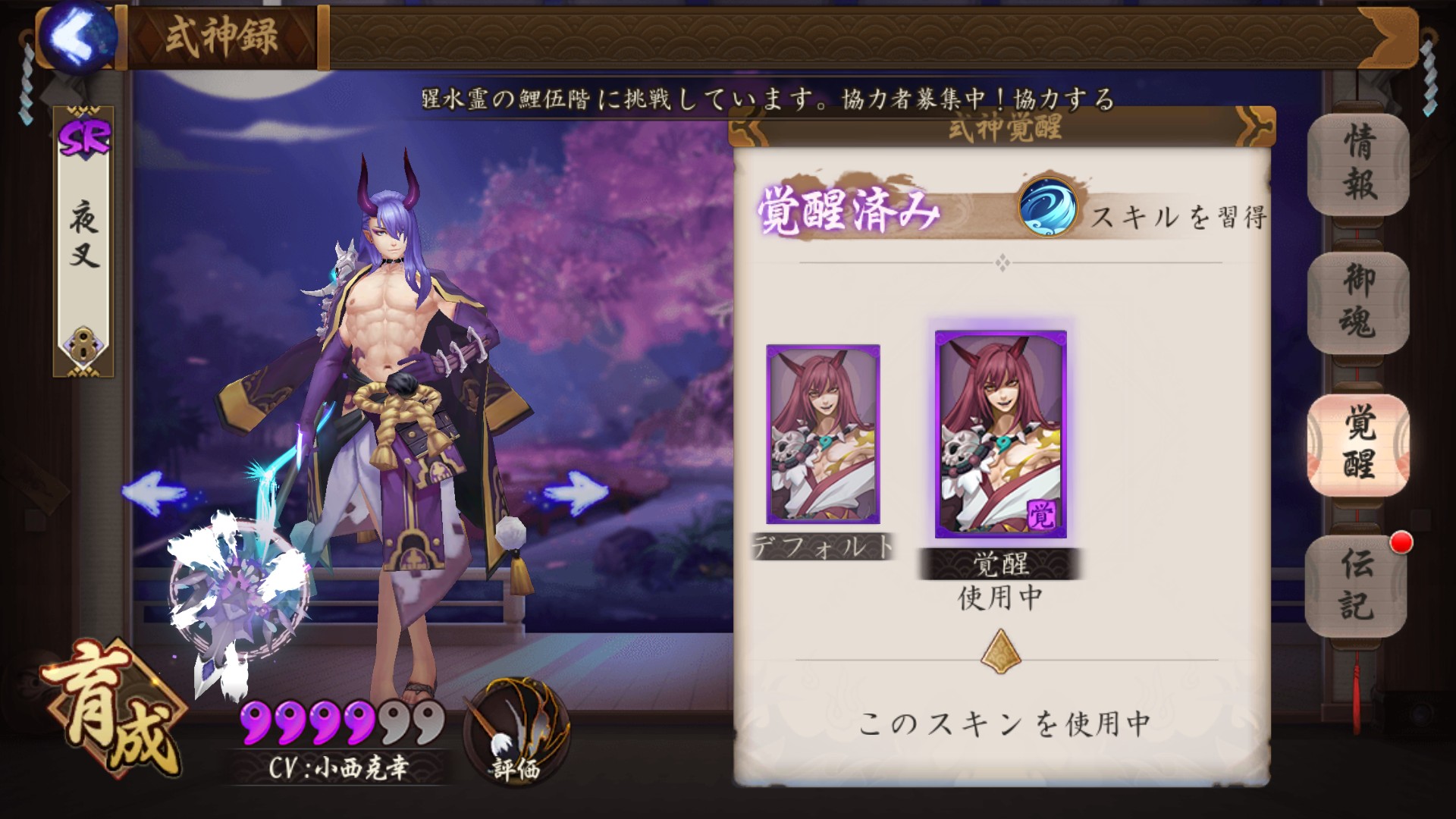The image size is (1456, 819).
Task: Choose the デフォルト default skin card
Action: [823, 435]
